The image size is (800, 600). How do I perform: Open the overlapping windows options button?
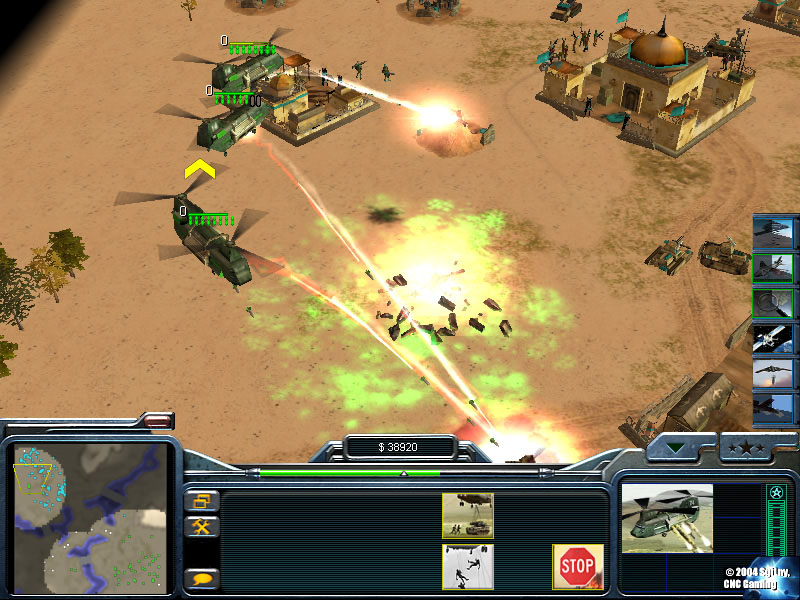(x=201, y=501)
